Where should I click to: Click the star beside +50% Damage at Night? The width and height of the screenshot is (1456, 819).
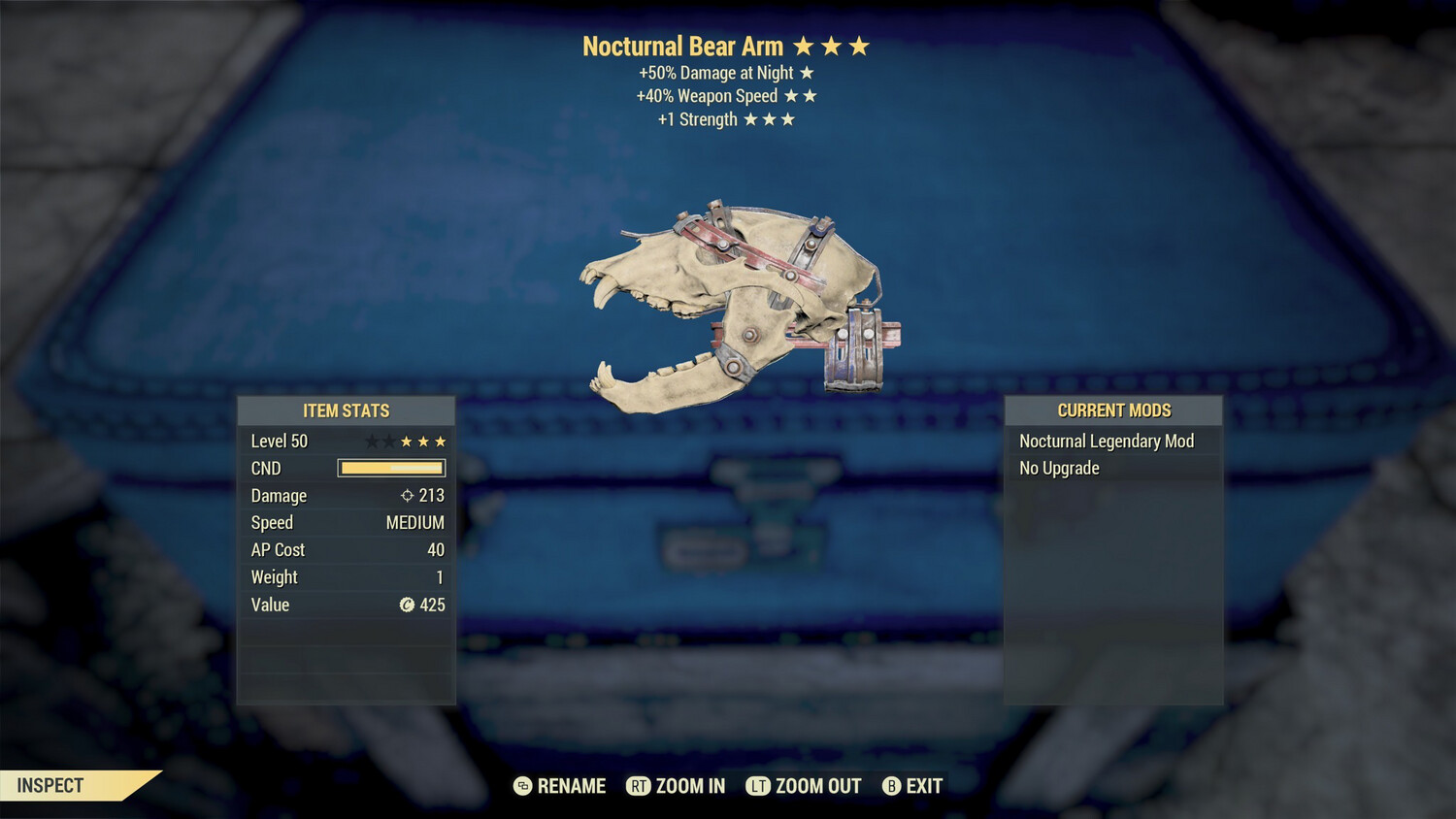pos(806,72)
